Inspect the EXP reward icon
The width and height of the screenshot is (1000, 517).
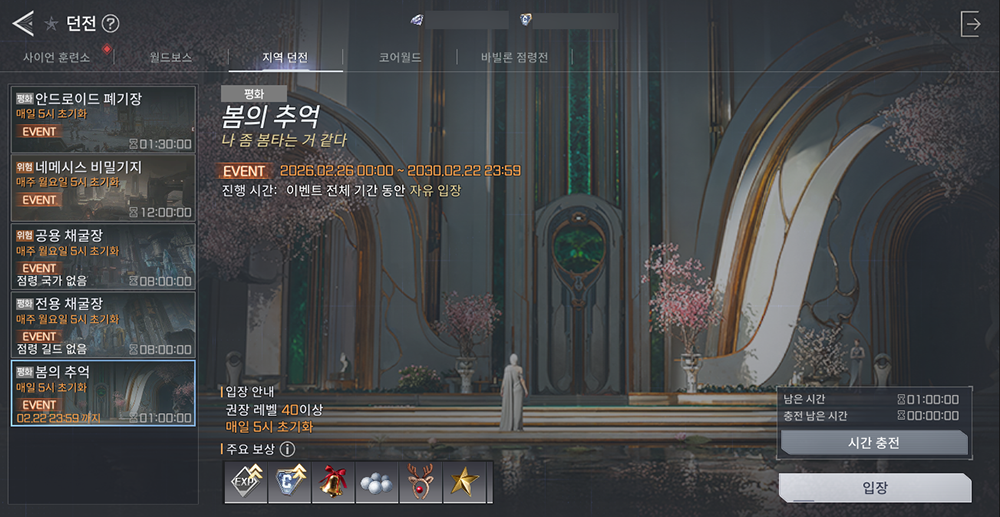(x=245, y=482)
